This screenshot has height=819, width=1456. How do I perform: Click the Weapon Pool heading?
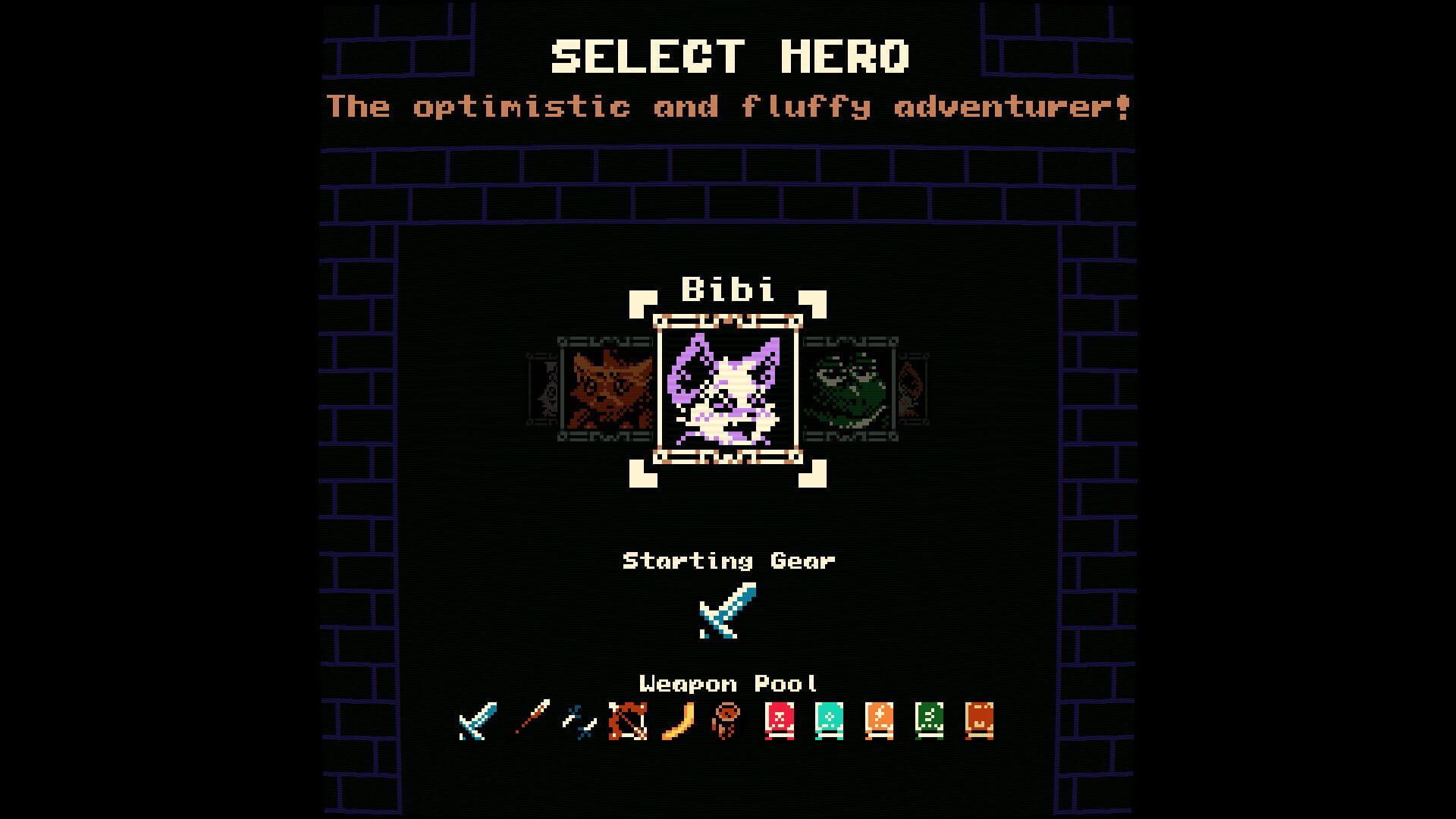pyautogui.click(x=728, y=682)
